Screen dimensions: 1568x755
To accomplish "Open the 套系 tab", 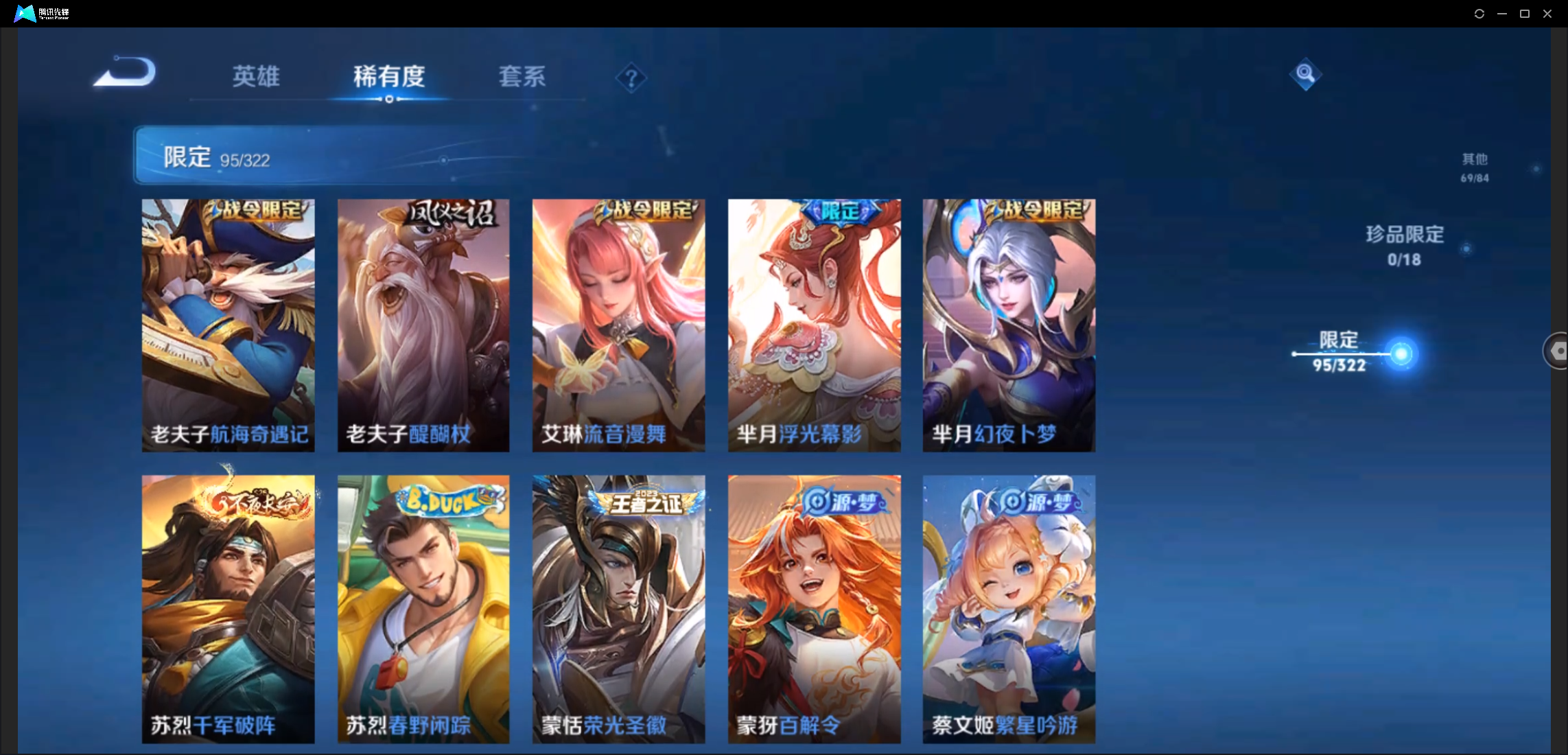I will point(522,76).
